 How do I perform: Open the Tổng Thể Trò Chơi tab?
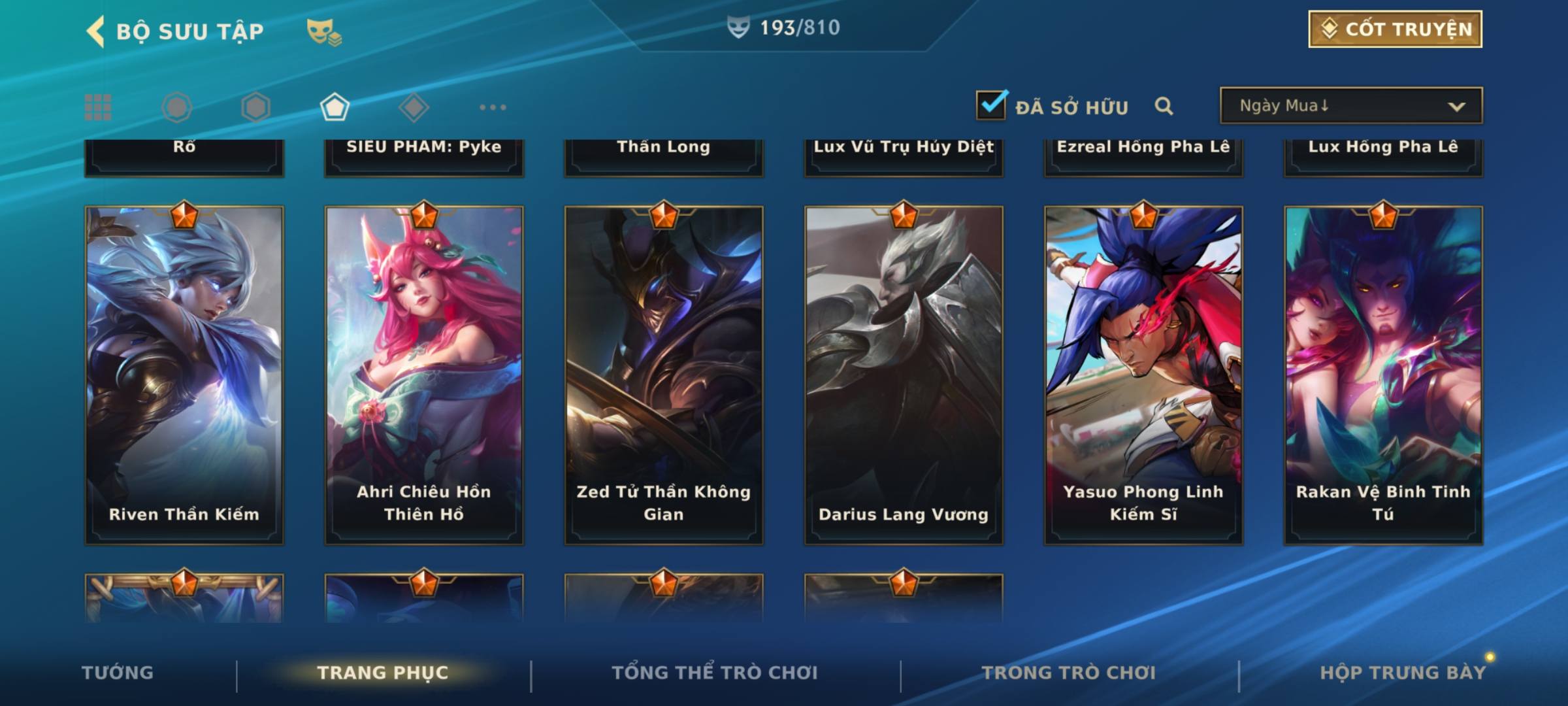[x=715, y=673]
